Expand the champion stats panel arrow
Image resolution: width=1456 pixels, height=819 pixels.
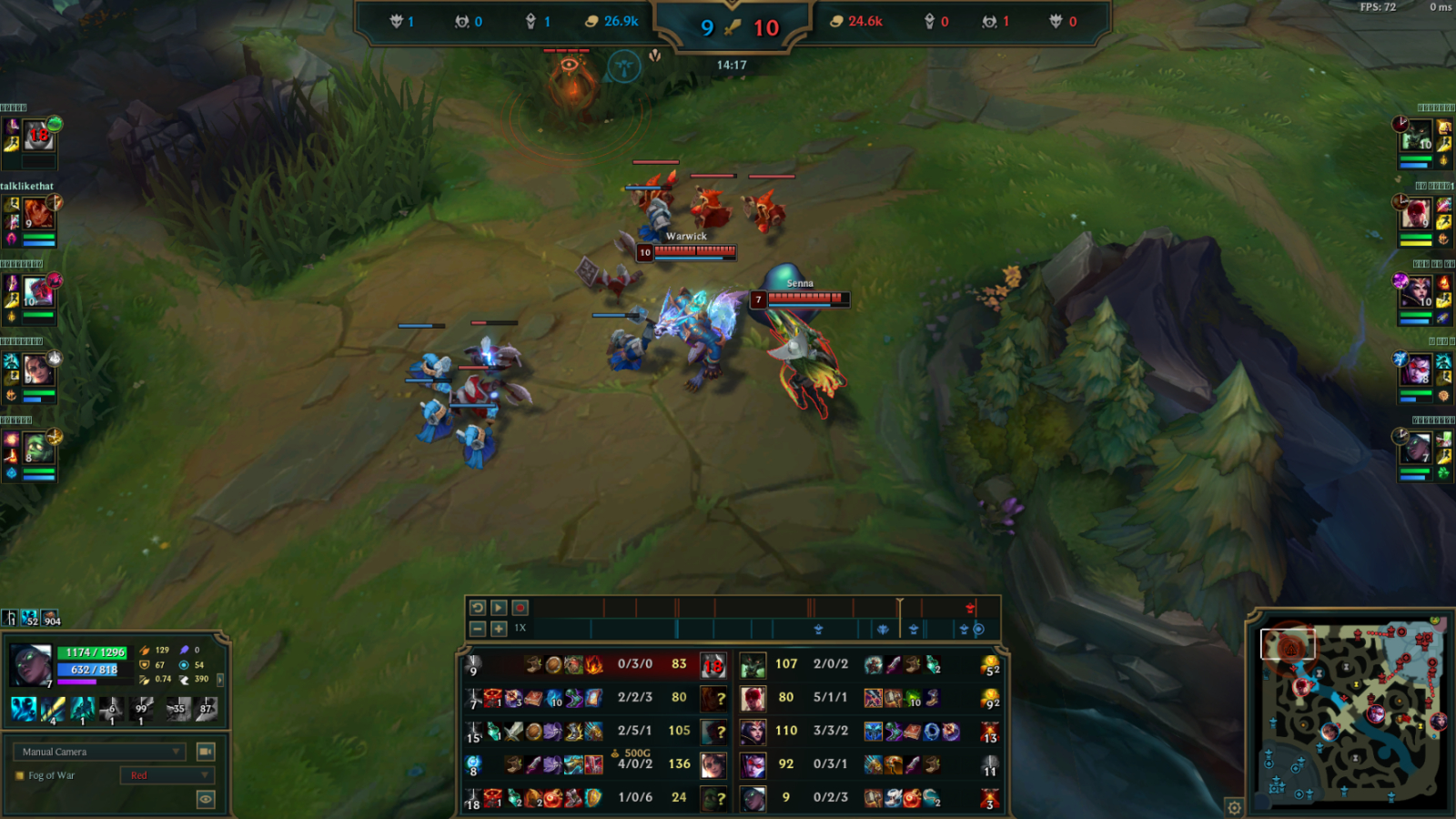click(x=220, y=679)
